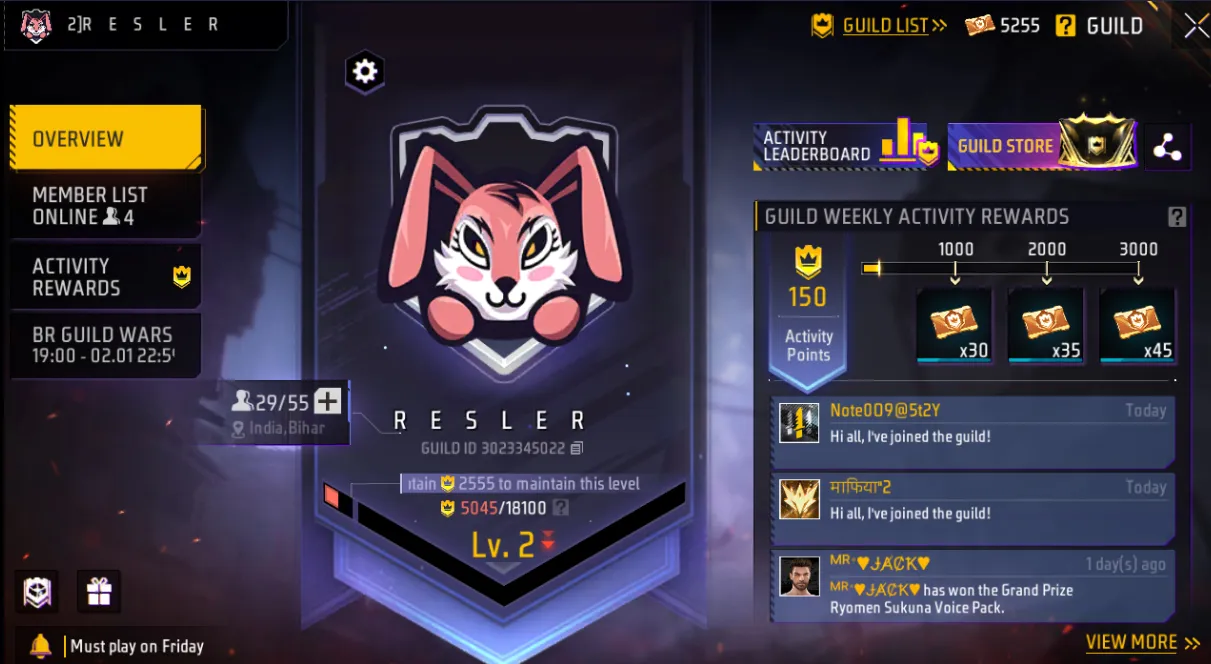Click the plus button beside member count
Image resolution: width=1211 pixels, height=664 pixels.
tap(328, 402)
